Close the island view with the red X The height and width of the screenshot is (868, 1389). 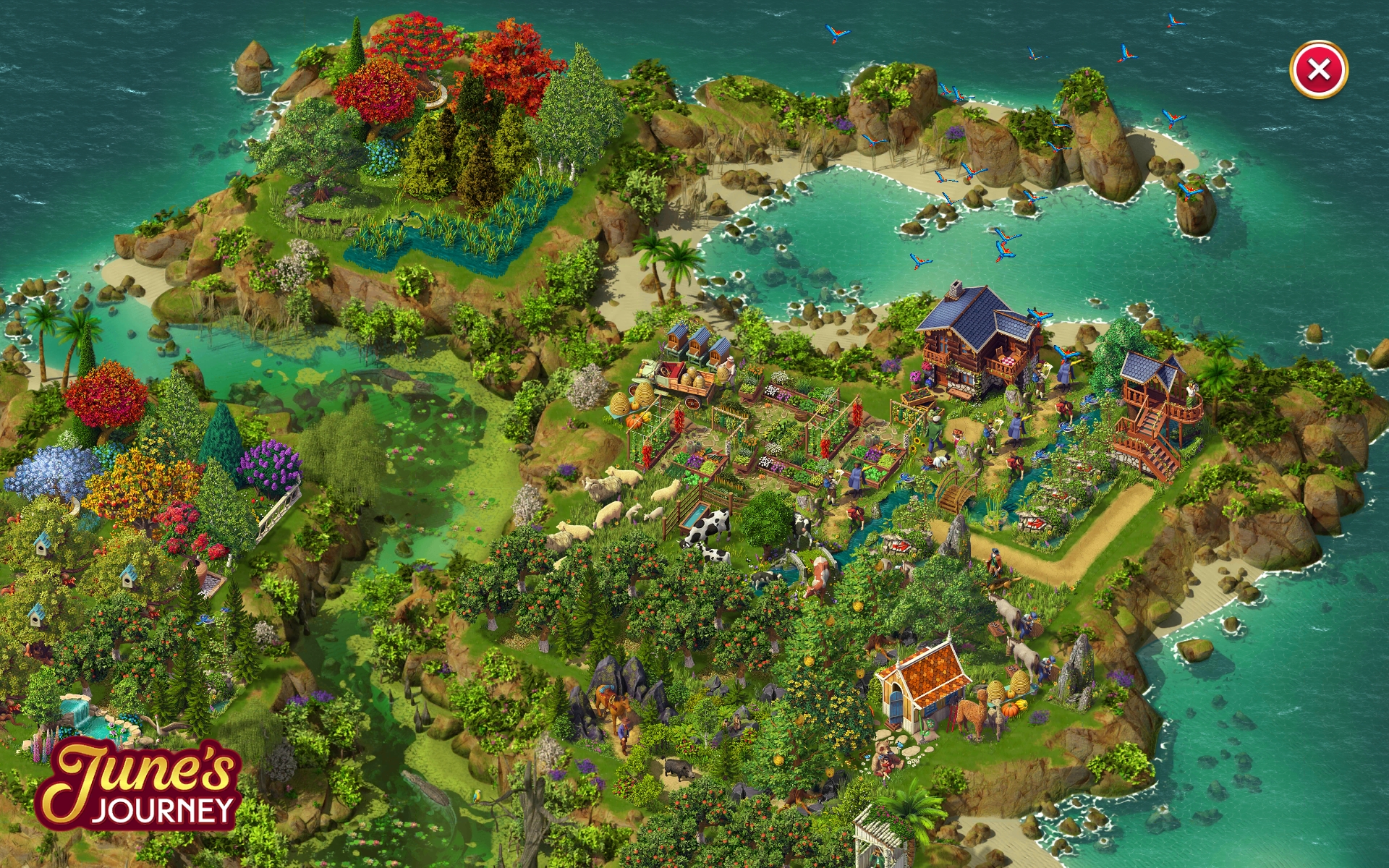(x=1318, y=69)
